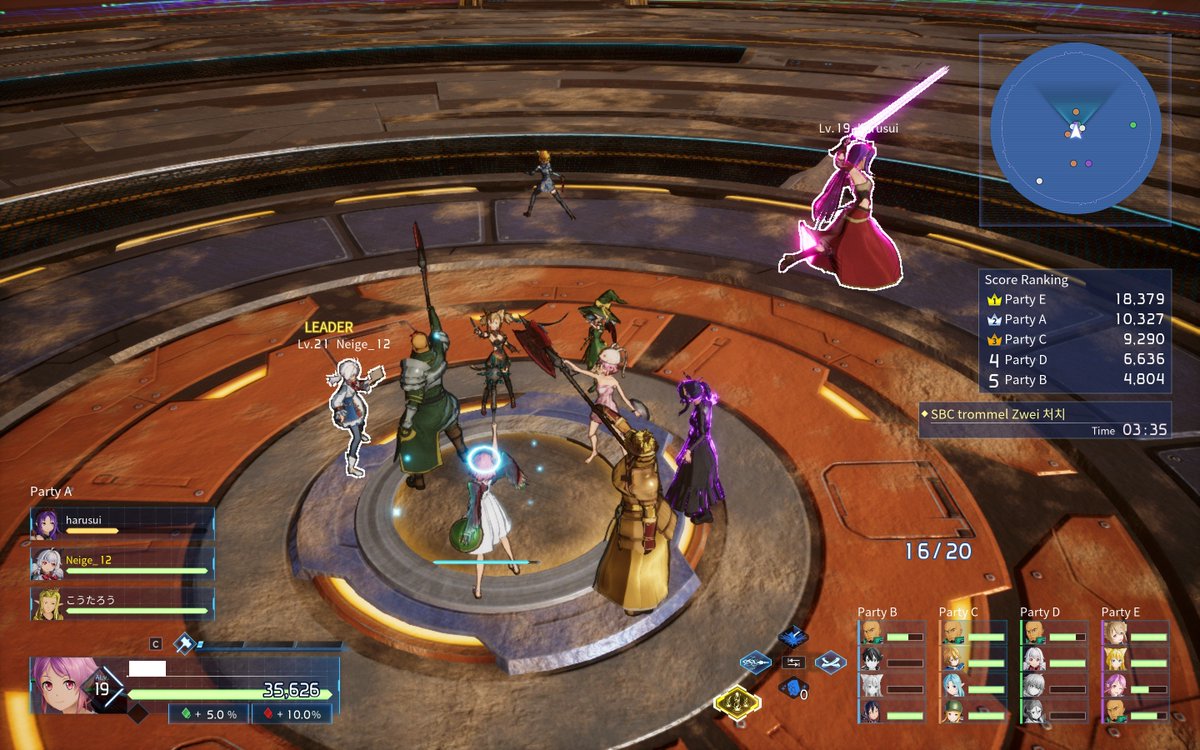
Task: Open the SBC trommel Zwei objective tracker
Action: pyautogui.click(x=1044, y=420)
